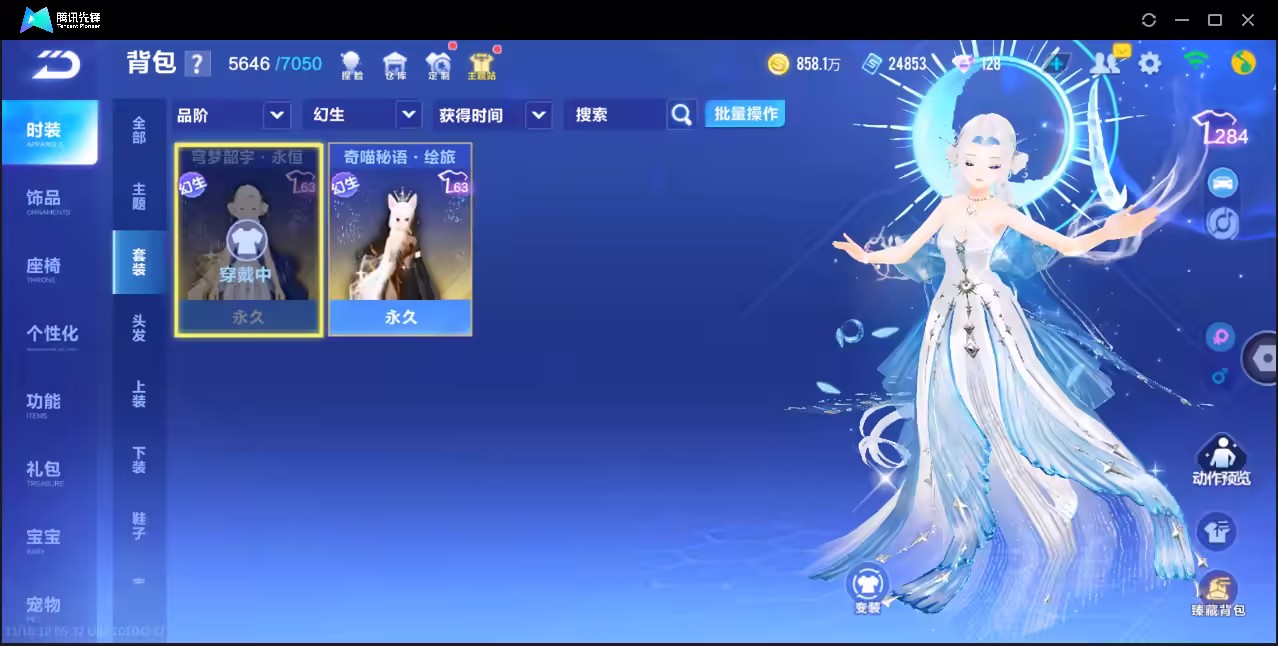Switch to the 宝宝 category
1278x646 pixels.
point(45,539)
